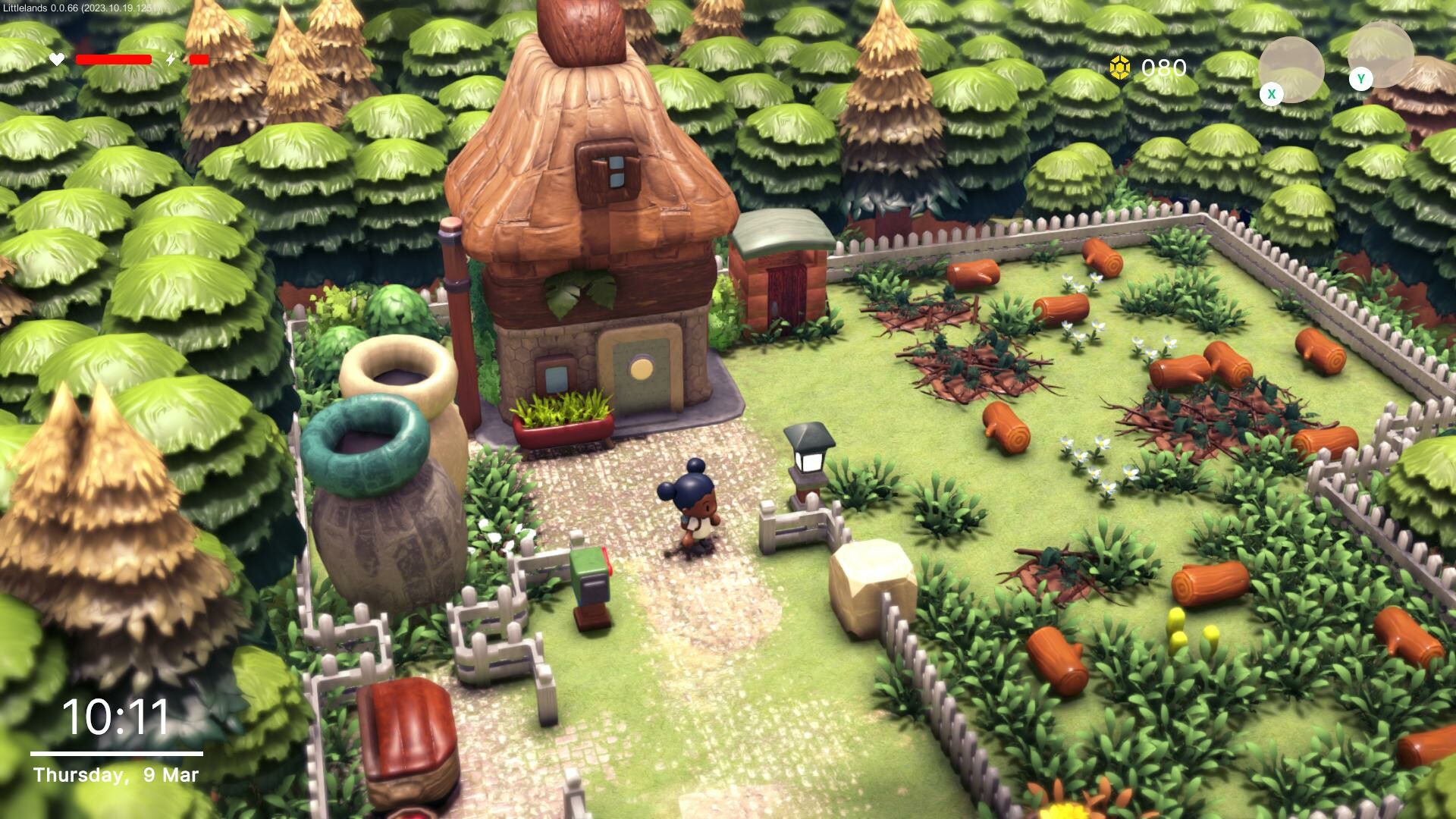Select the yellow gem currency icon
The width and height of the screenshot is (1456, 819).
tap(1121, 67)
